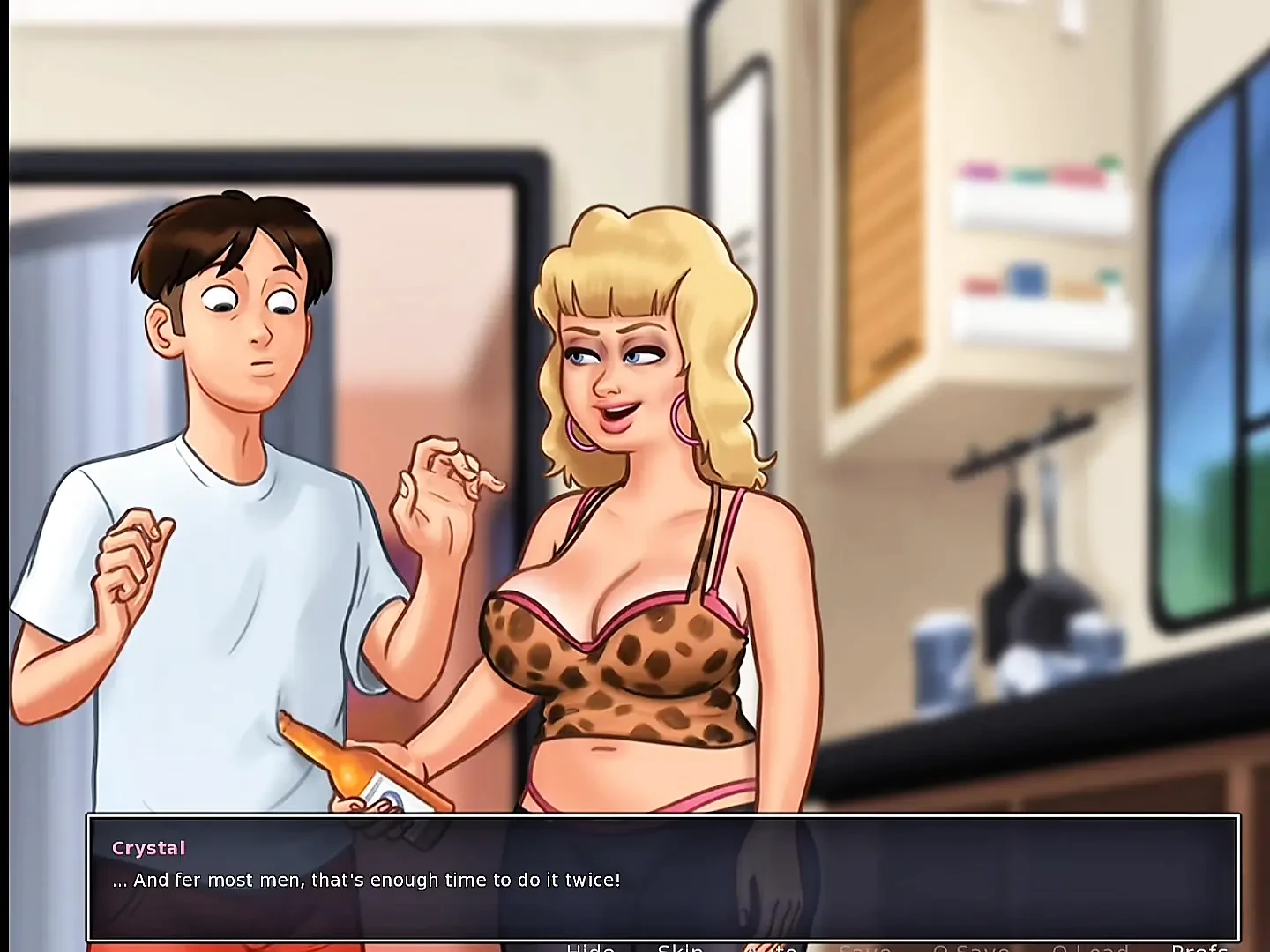Image resolution: width=1270 pixels, height=952 pixels.
Task: Quick save with Q.Save
Action: (x=970, y=948)
